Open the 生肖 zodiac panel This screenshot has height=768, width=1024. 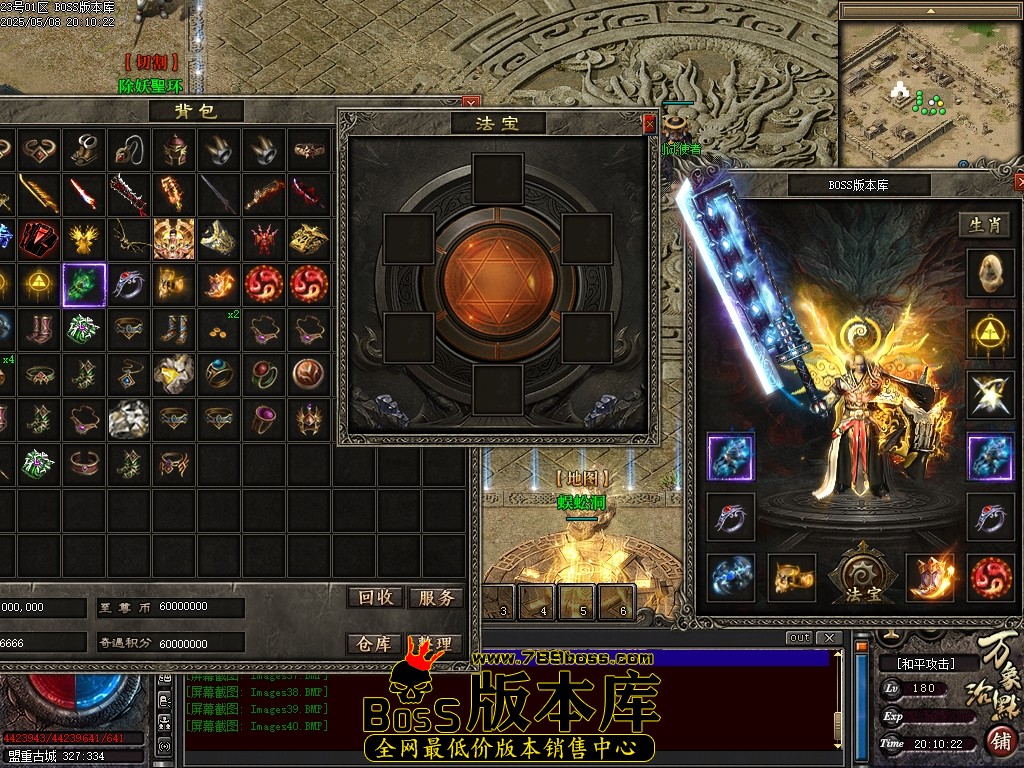[x=985, y=225]
